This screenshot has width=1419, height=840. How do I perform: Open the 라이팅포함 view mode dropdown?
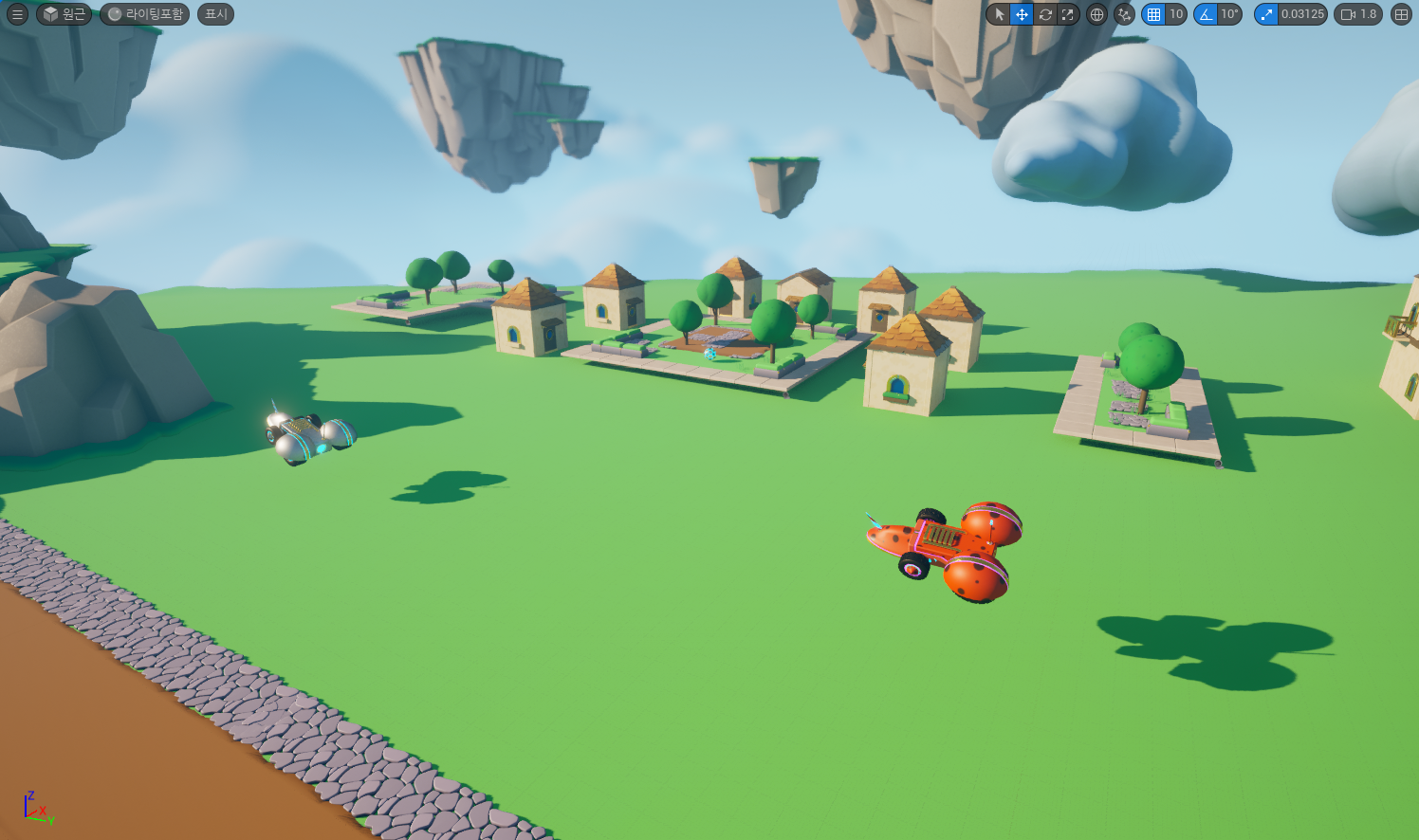(x=145, y=14)
